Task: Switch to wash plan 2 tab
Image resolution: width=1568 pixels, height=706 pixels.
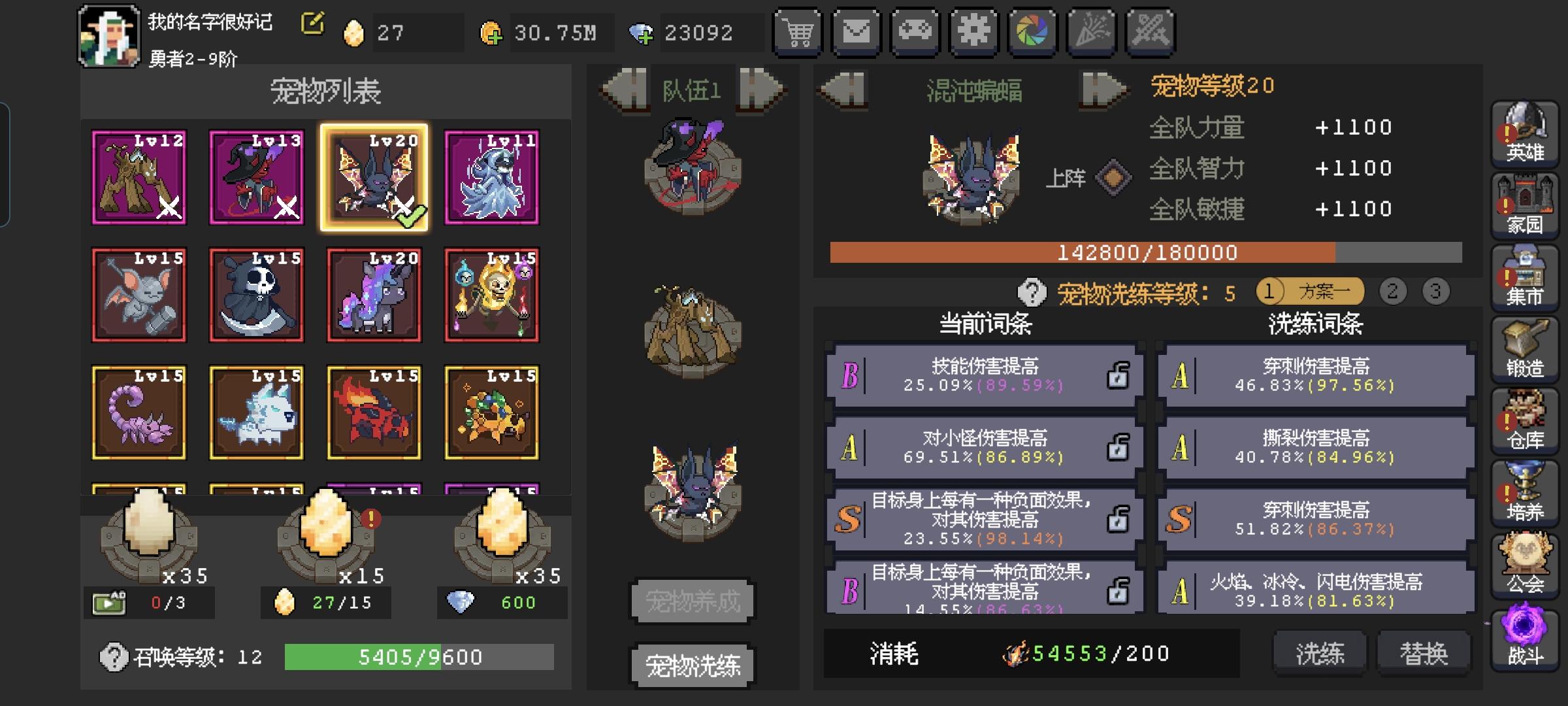Action: (x=1394, y=292)
